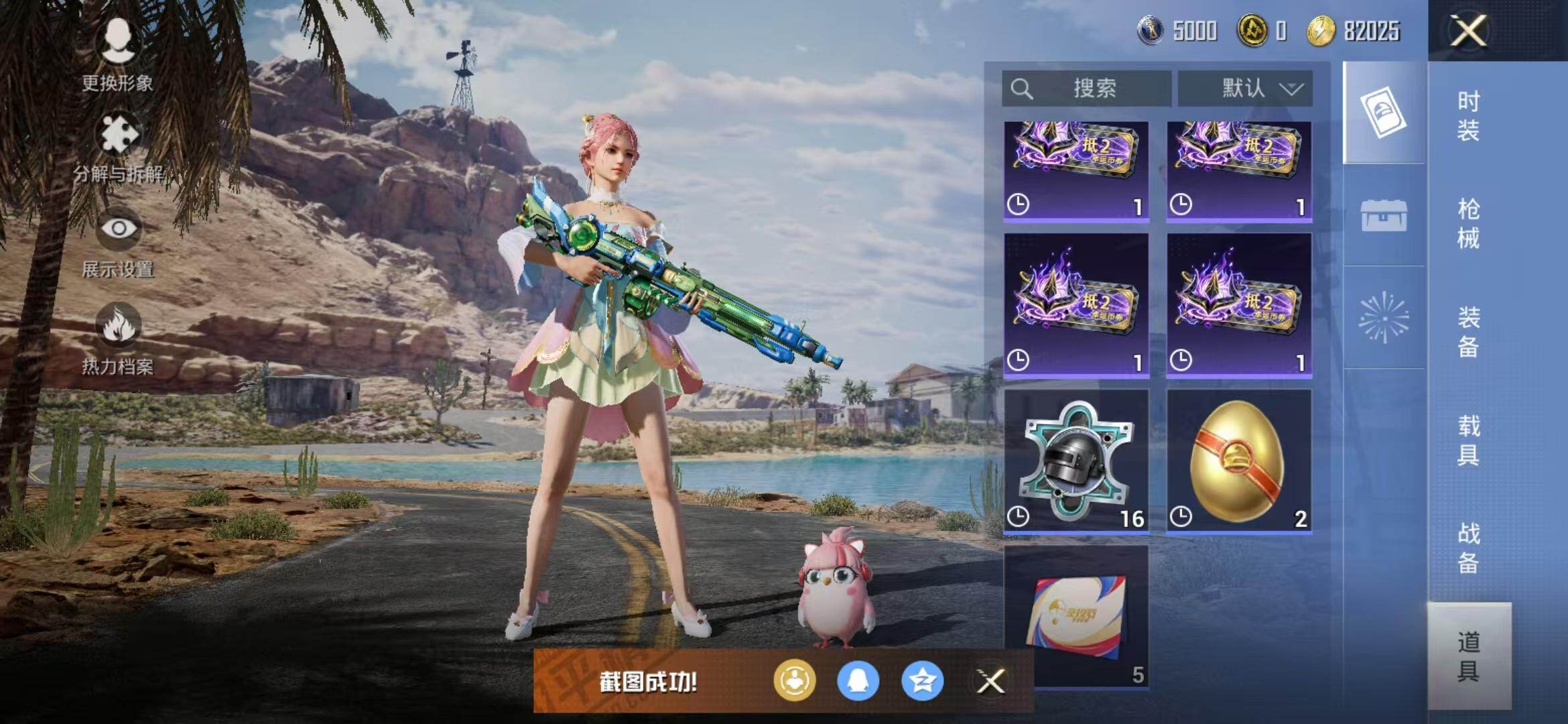Select the fireworks sub-category icon
This screenshot has height=724, width=1568.
[x=1384, y=318]
